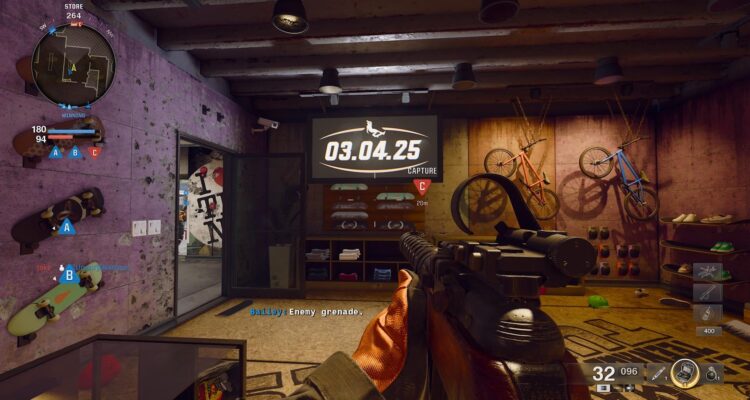Click the A flag status under the score

click(55, 152)
